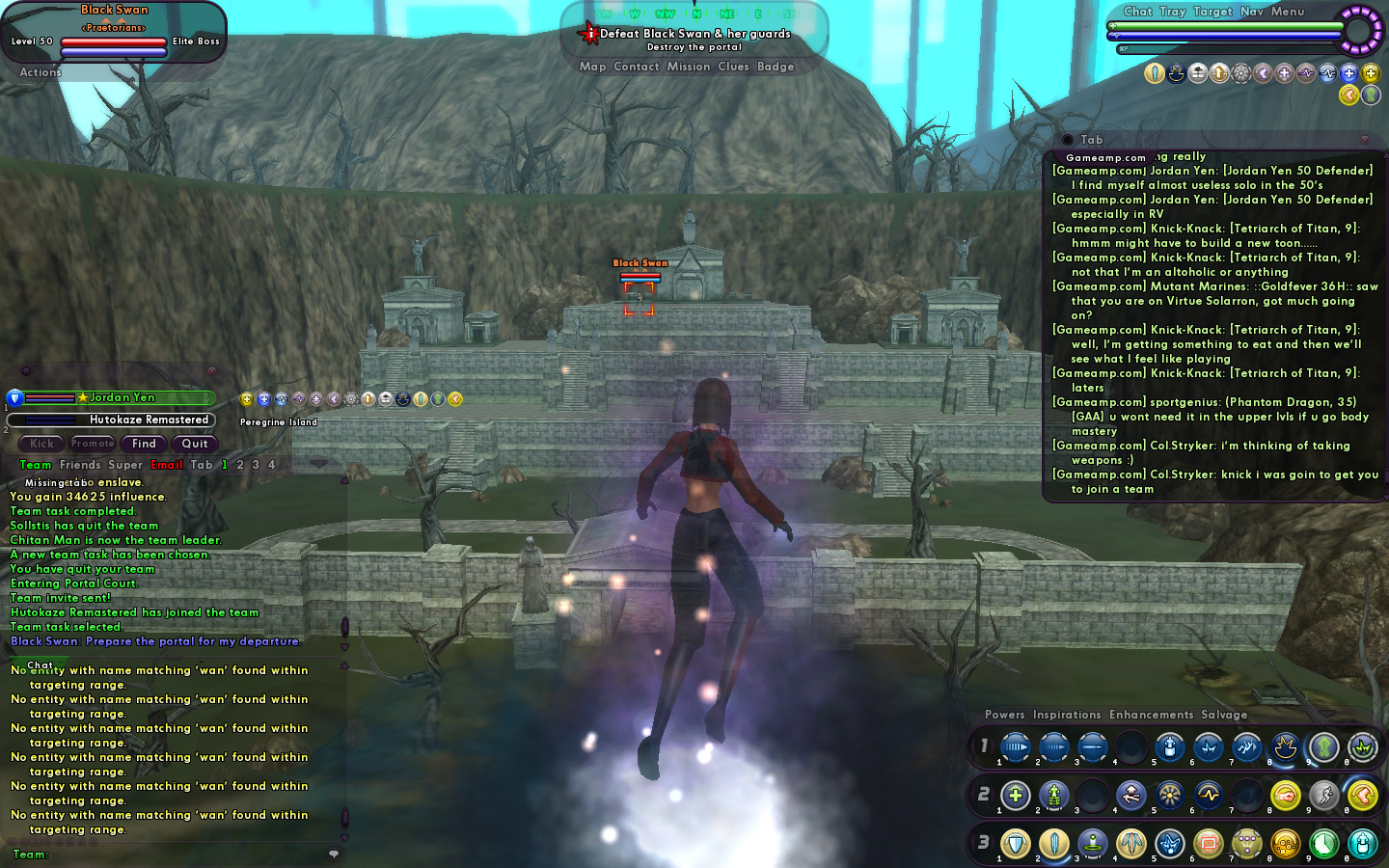Switch the chat to the Email tab
The height and width of the screenshot is (868, 1389).
click(x=166, y=465)
